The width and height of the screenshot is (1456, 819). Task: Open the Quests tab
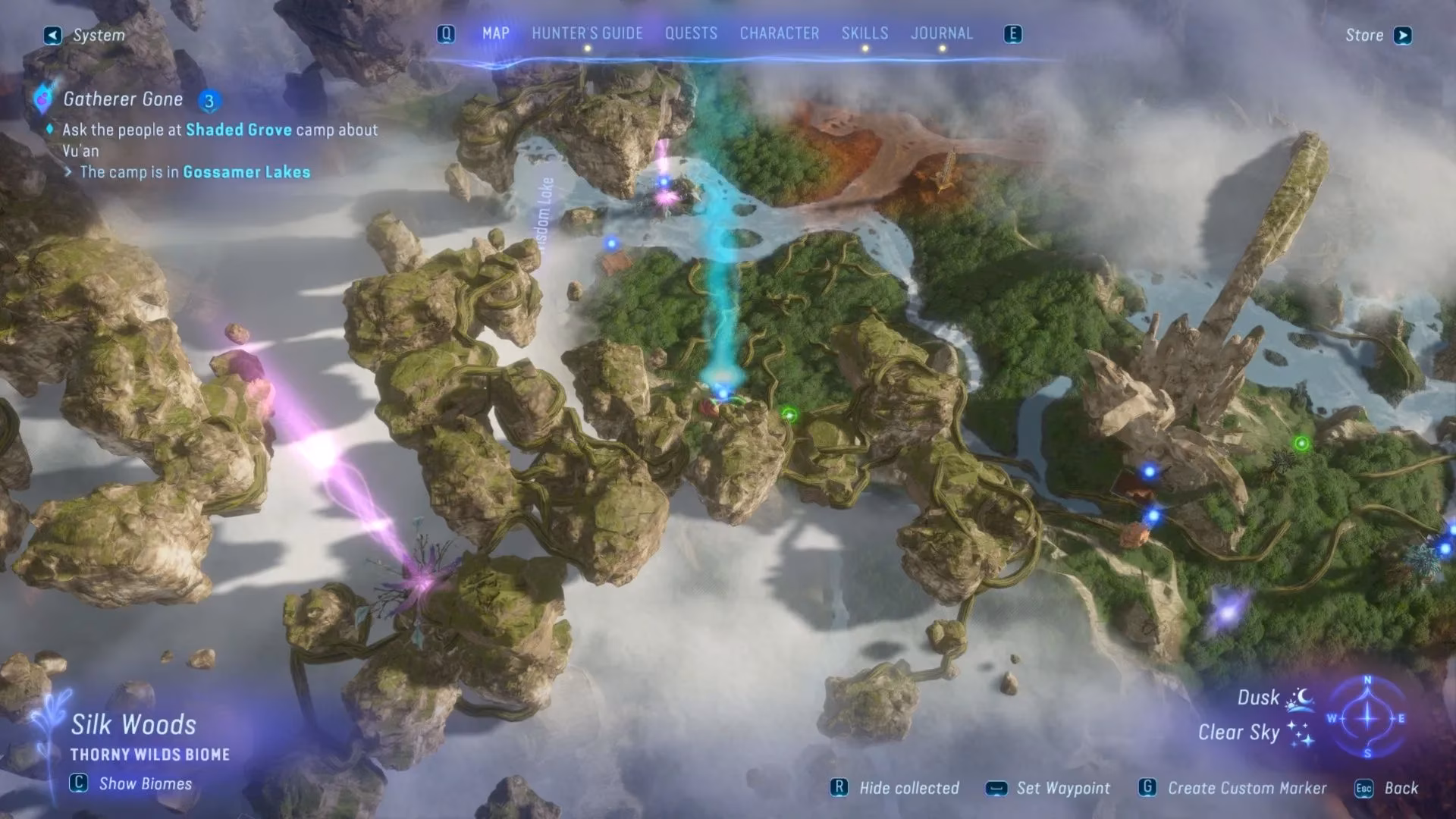(691, 33)
